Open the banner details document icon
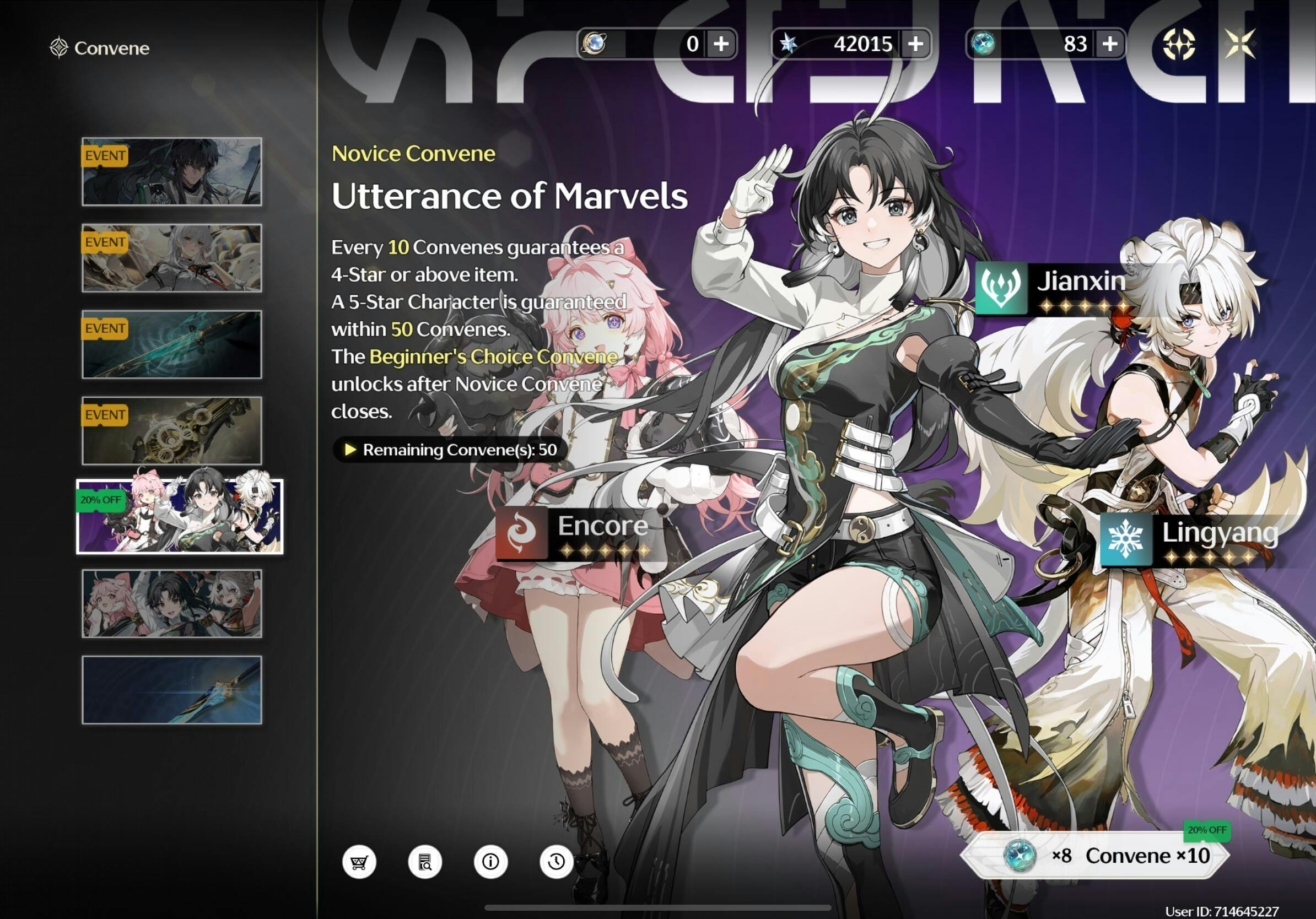This screenshot has height=919, width=1316. pyautogui.click(x=425, y=861)
